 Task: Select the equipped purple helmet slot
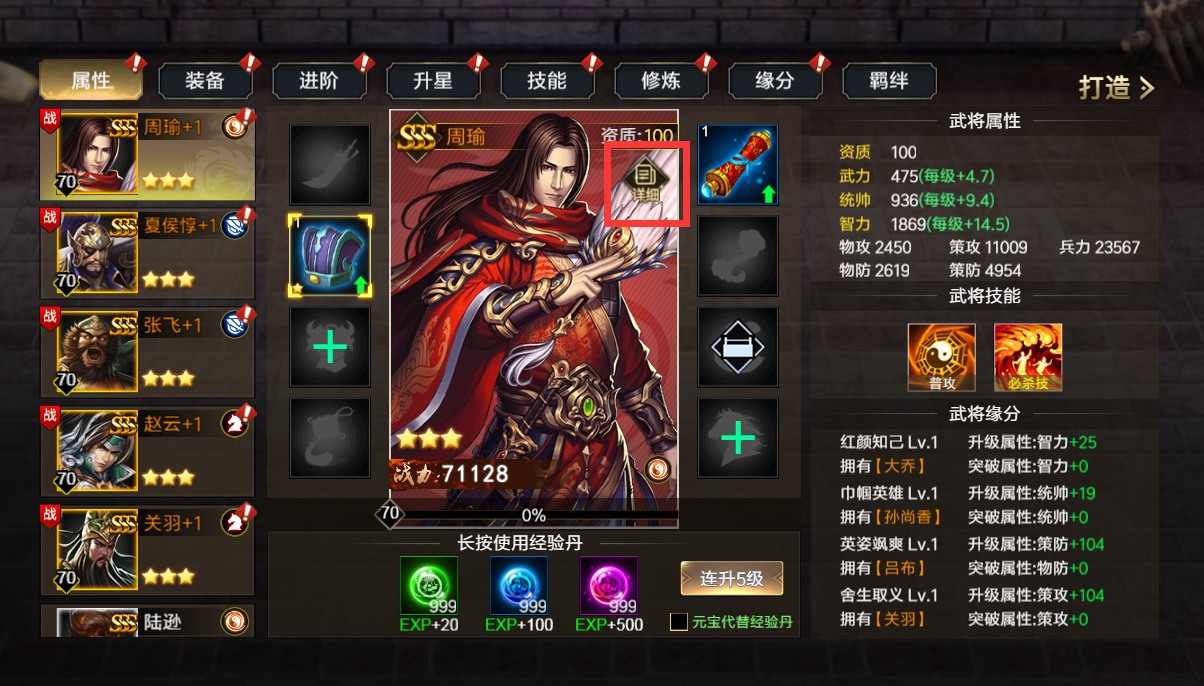[330, 255]
